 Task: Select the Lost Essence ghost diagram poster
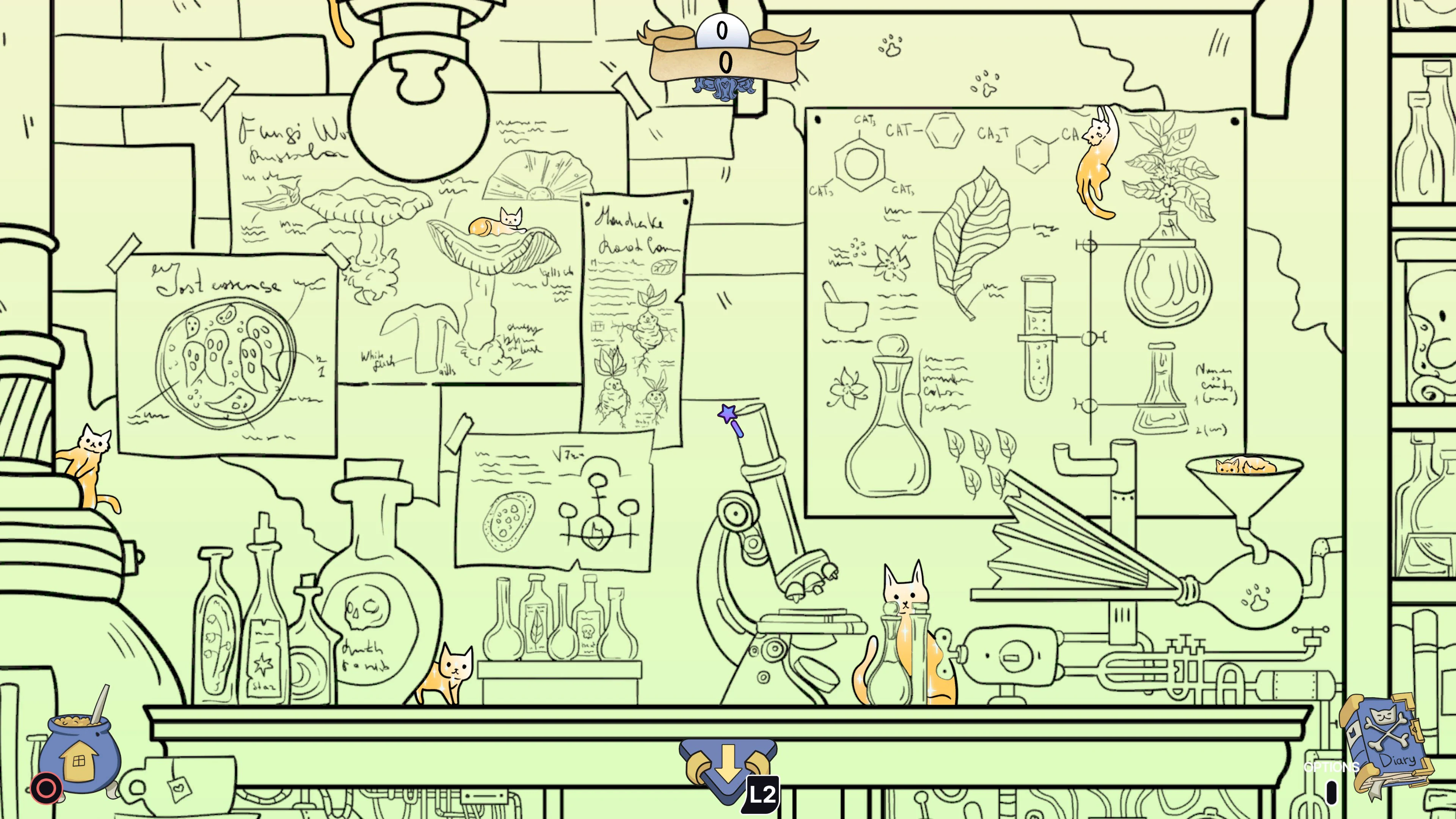tap(226, 350)
